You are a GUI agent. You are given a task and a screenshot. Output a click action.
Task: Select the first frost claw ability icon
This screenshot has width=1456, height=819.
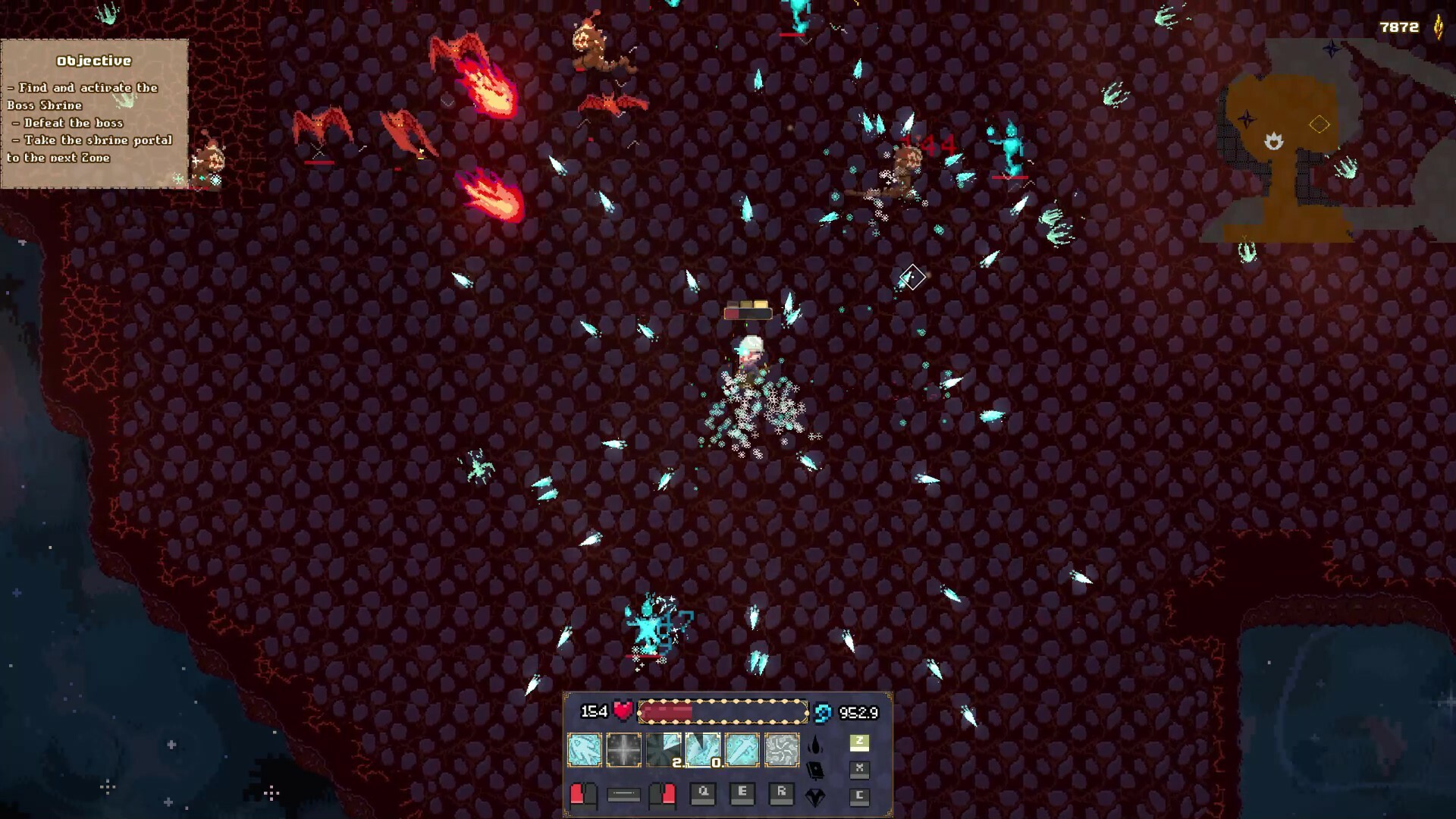[584, 748]
